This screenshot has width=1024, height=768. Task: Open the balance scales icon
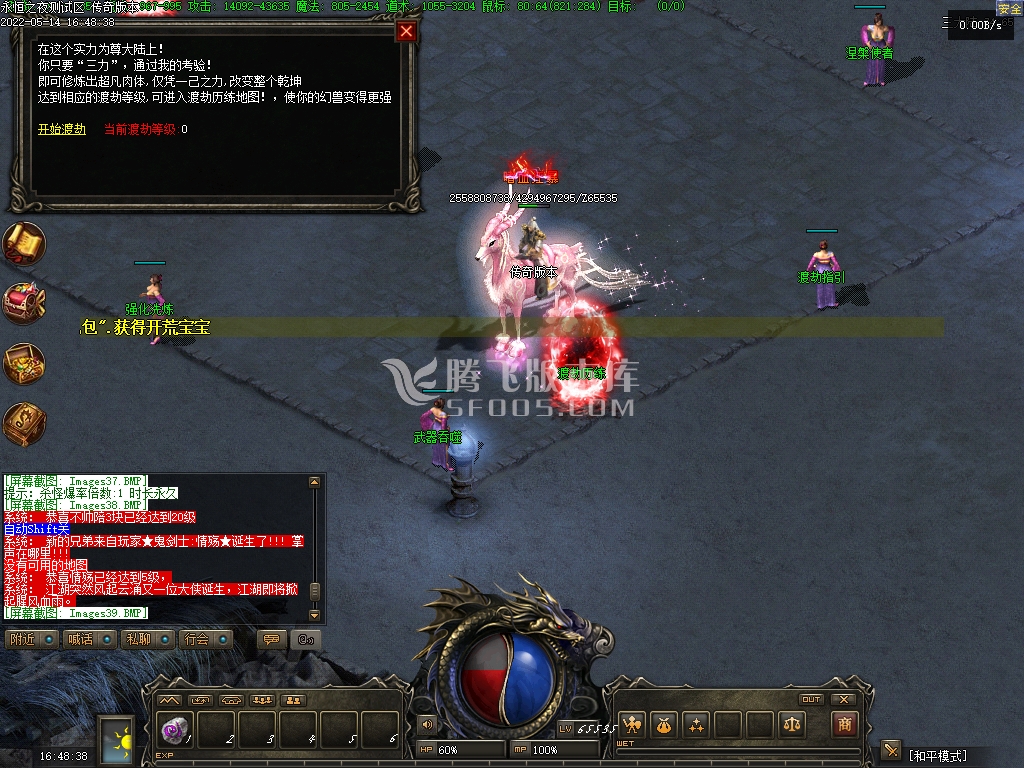point(792,724)
